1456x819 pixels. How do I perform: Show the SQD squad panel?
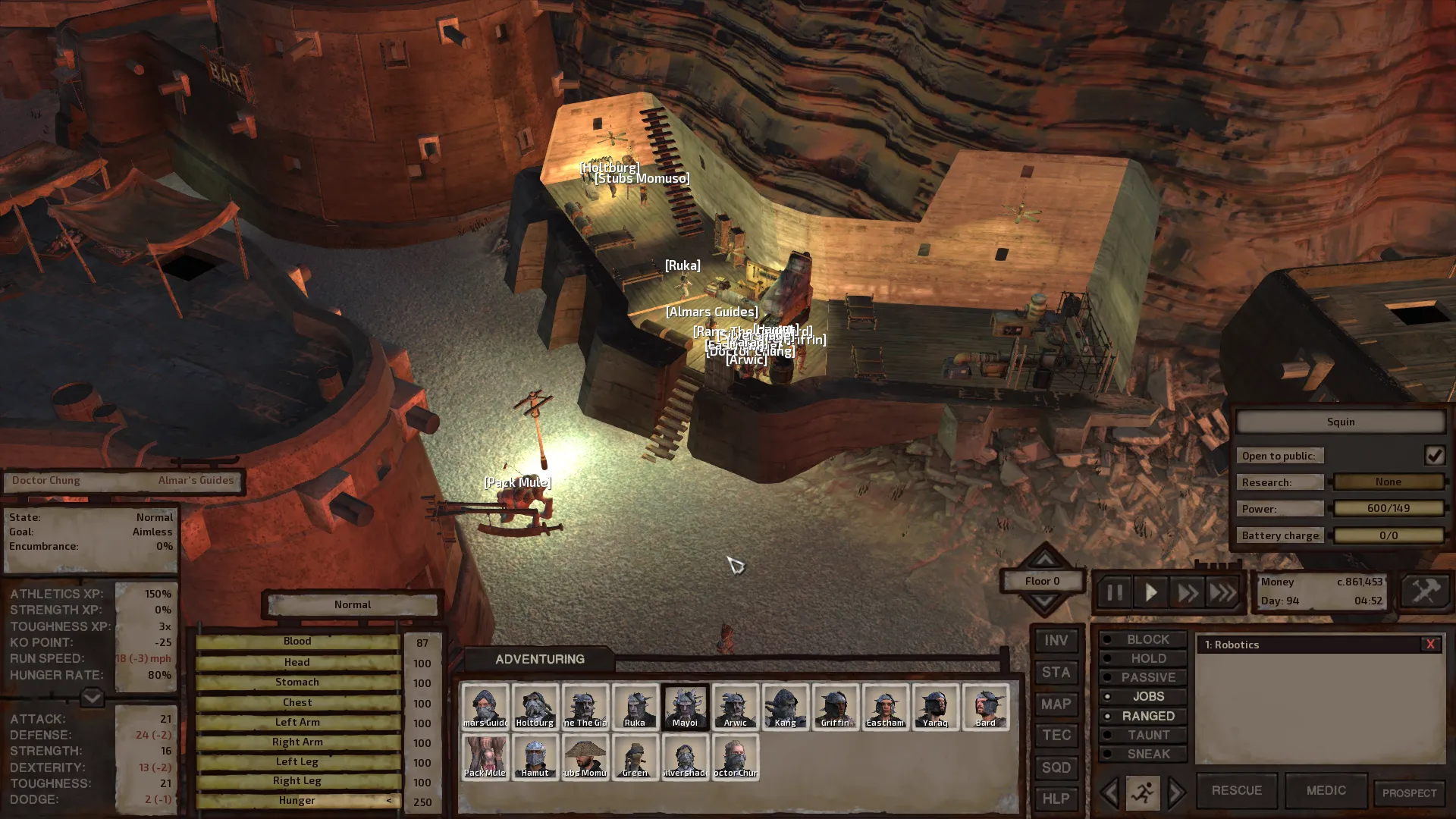coord(1056,767)
